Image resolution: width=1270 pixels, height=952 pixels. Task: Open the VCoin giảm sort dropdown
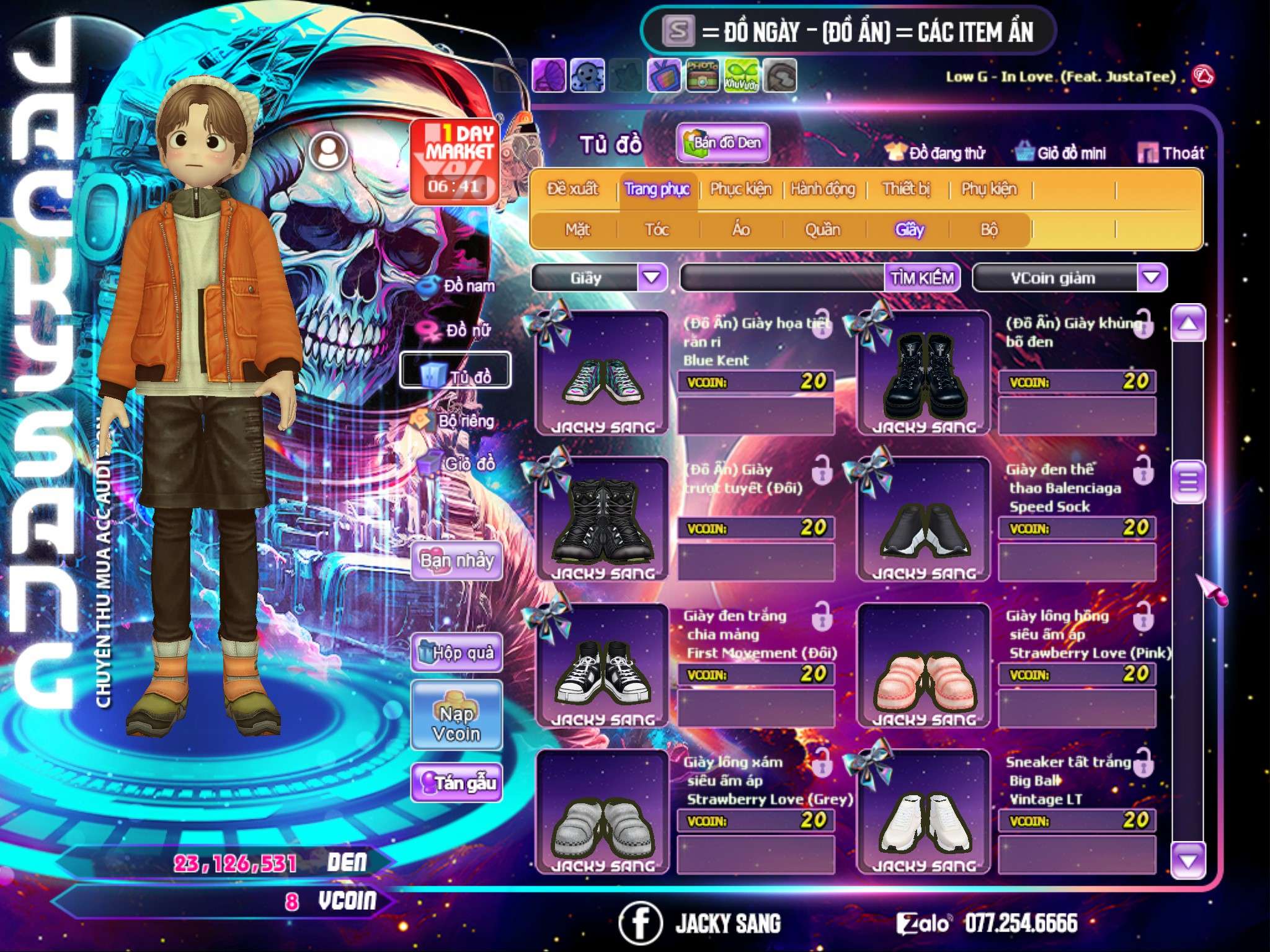pyautogui.click(x=1152, y=278)
